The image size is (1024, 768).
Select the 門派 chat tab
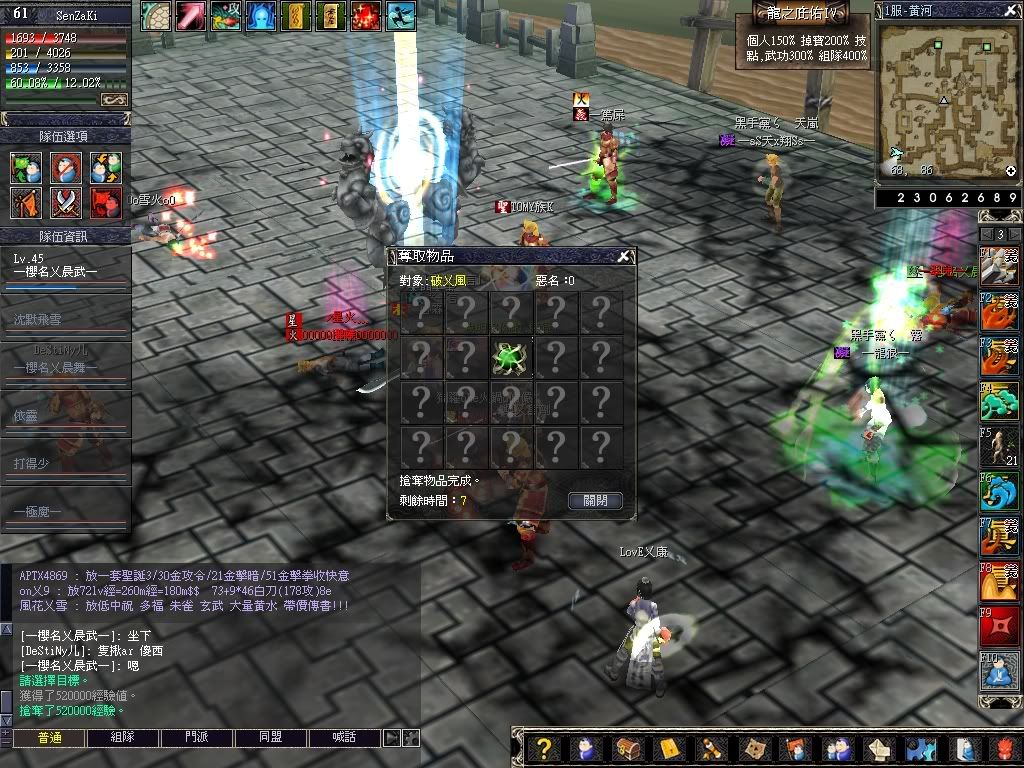pos(197,738)
